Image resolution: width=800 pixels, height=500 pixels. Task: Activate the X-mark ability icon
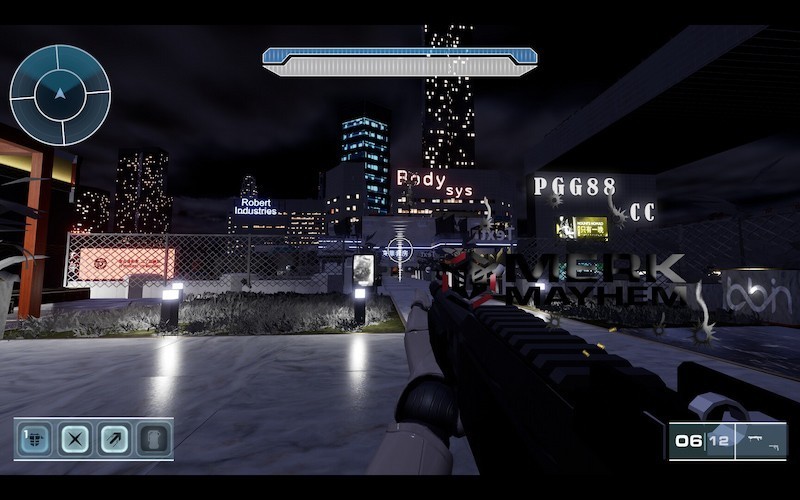74,439
